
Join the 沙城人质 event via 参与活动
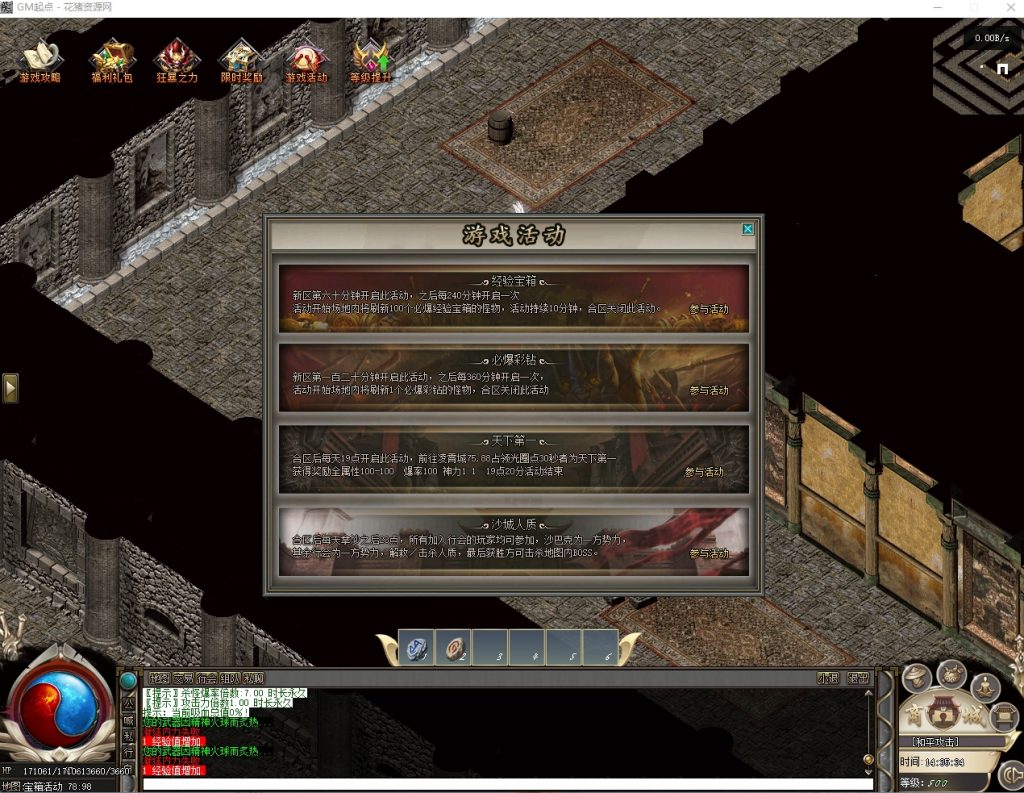pyautogui.click(x=709, y=553)
